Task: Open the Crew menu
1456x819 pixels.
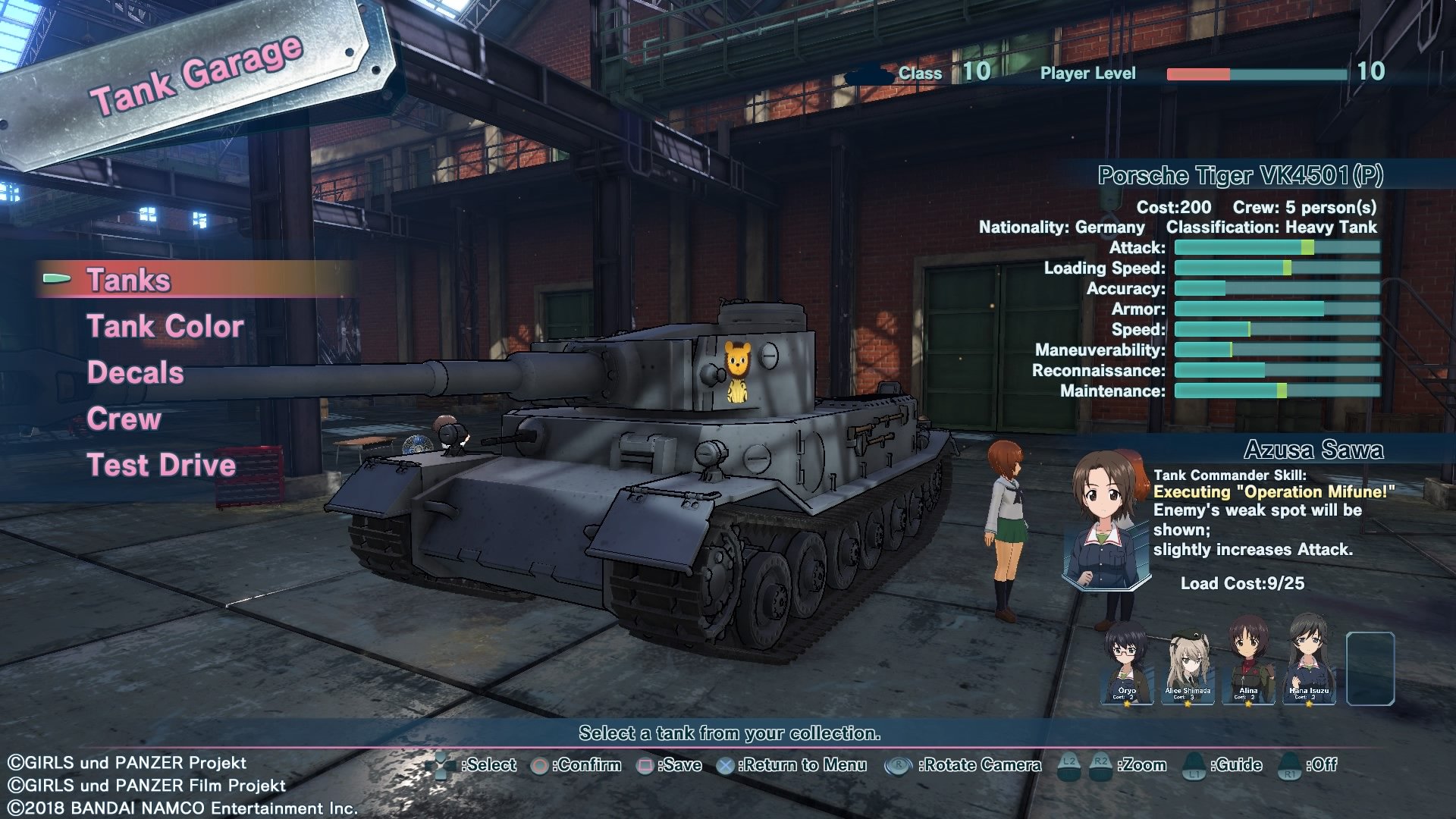Action: 124,419
